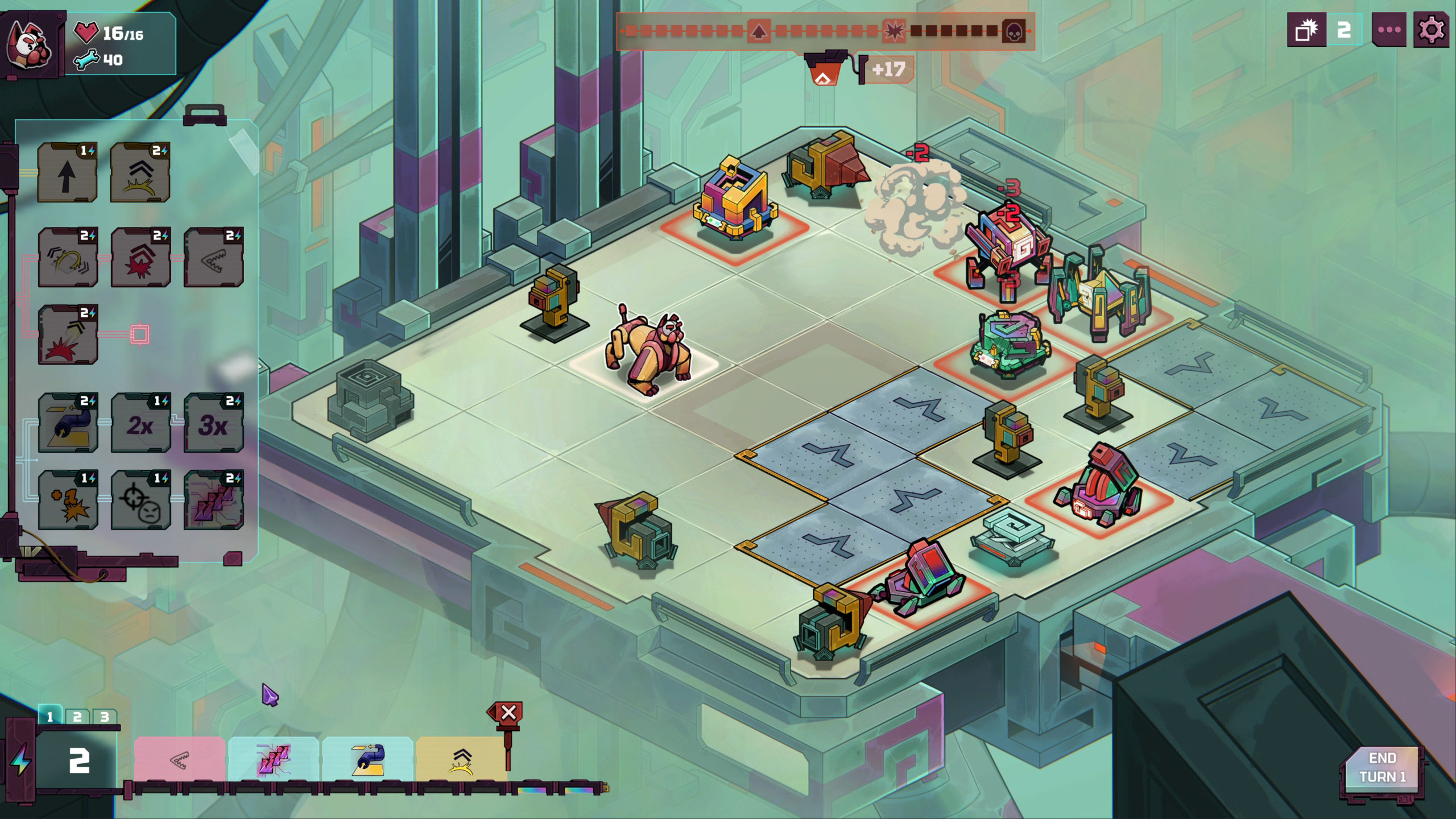
Task: Pick the purple crystal shards card in panel
Action: pyautogui.click(x=213, y=500)
